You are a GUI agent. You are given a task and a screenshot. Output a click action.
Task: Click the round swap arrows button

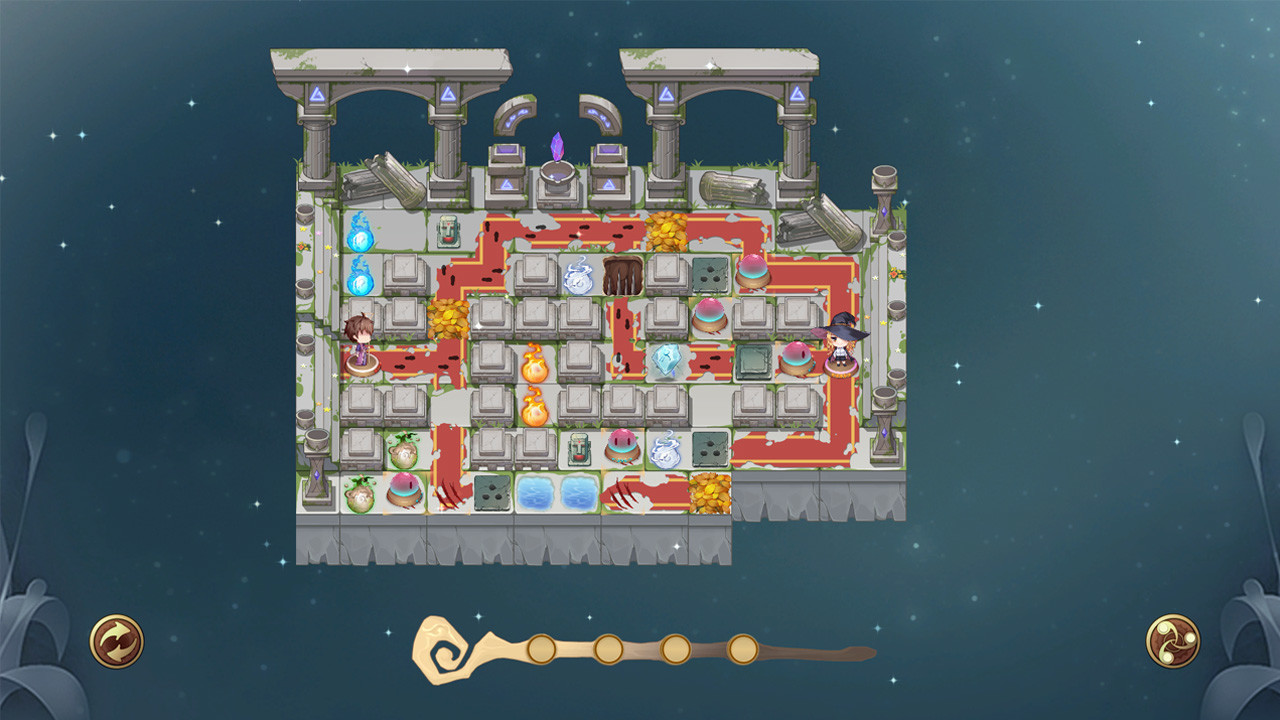(x=117, y=641)
